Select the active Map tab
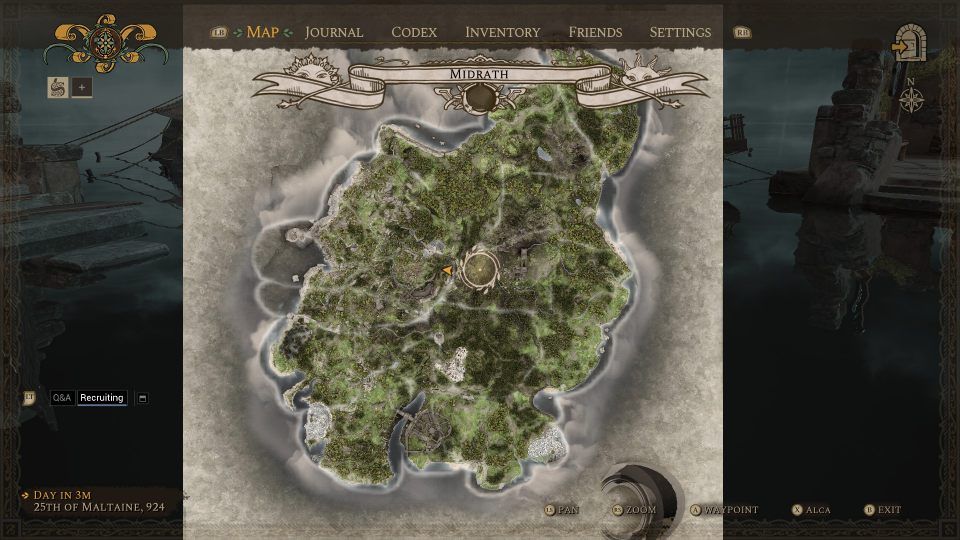Viewport: 960px width, 540px height. [x=263, y=32]
